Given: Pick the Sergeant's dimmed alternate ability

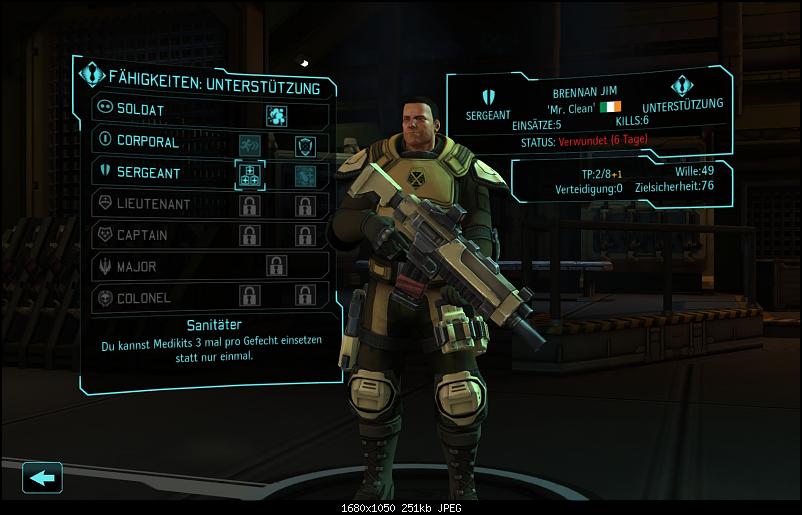Looking at the screenshot, I should point(305,176).
